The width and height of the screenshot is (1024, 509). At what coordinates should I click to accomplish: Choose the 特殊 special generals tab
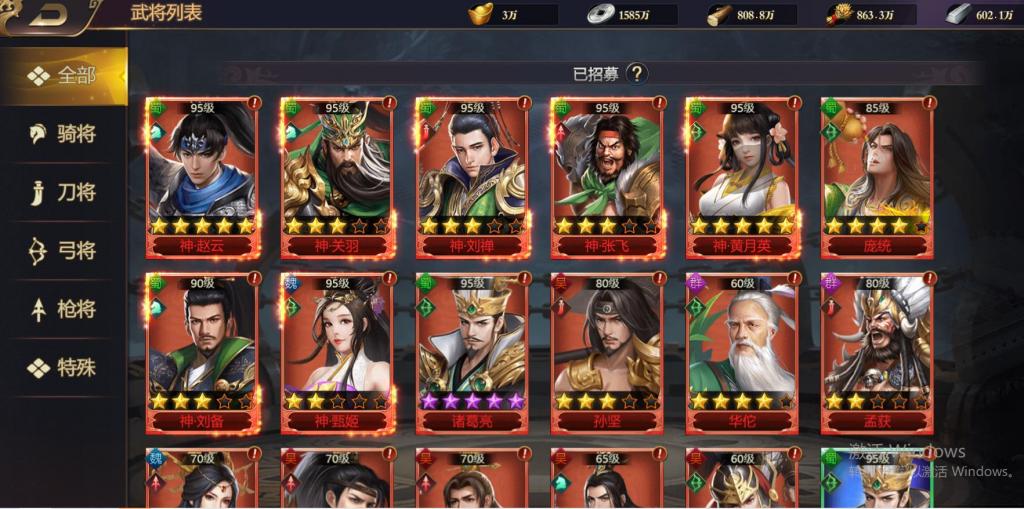(64, 368)
